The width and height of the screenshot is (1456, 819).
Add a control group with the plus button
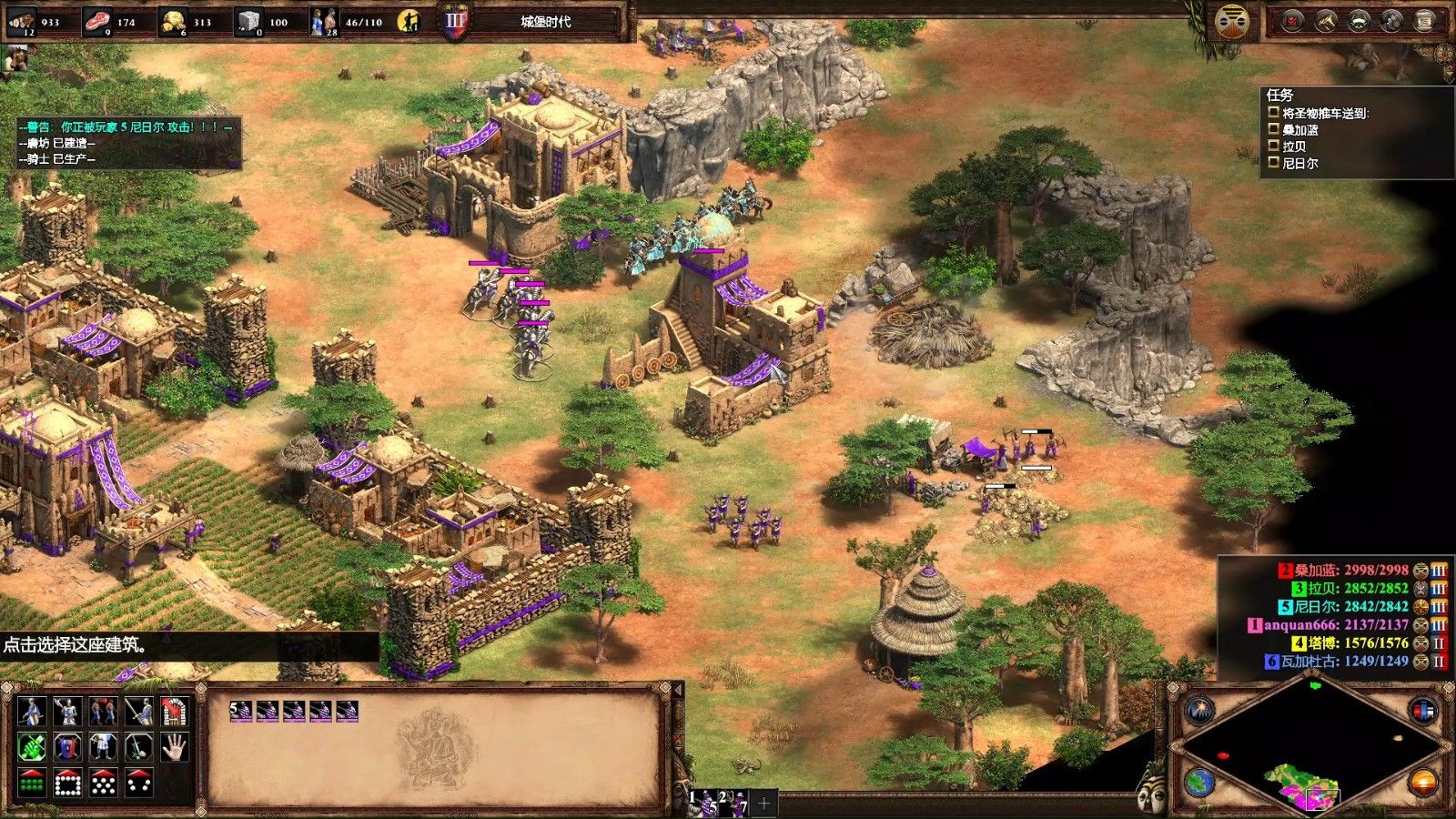point(764,803)
